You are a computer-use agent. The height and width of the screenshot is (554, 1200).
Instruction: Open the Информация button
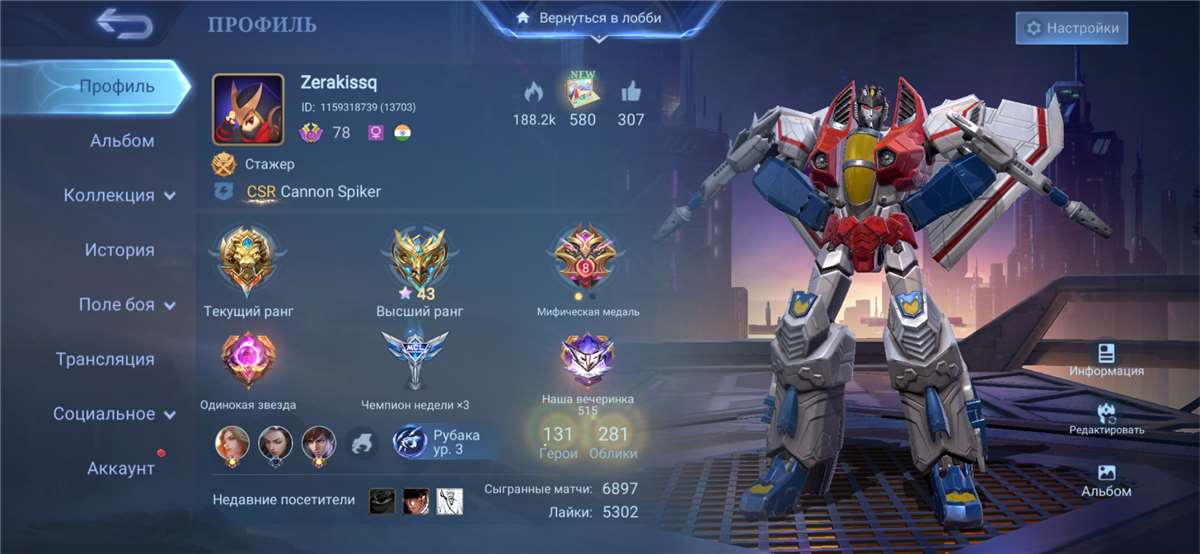pyautogui.click(x=1105, y=360)
